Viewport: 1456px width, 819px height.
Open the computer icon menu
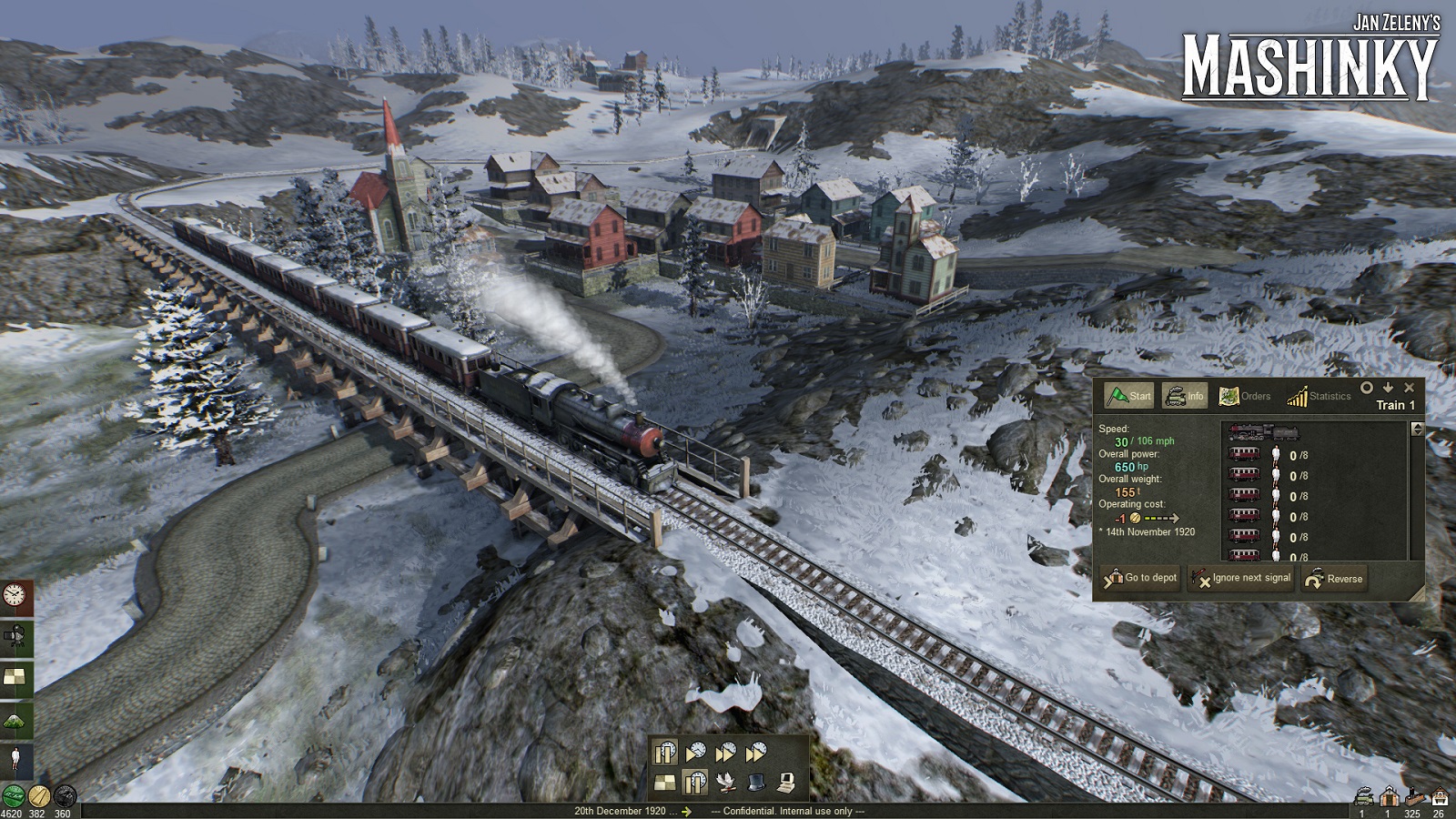click(x=786, y=782)
